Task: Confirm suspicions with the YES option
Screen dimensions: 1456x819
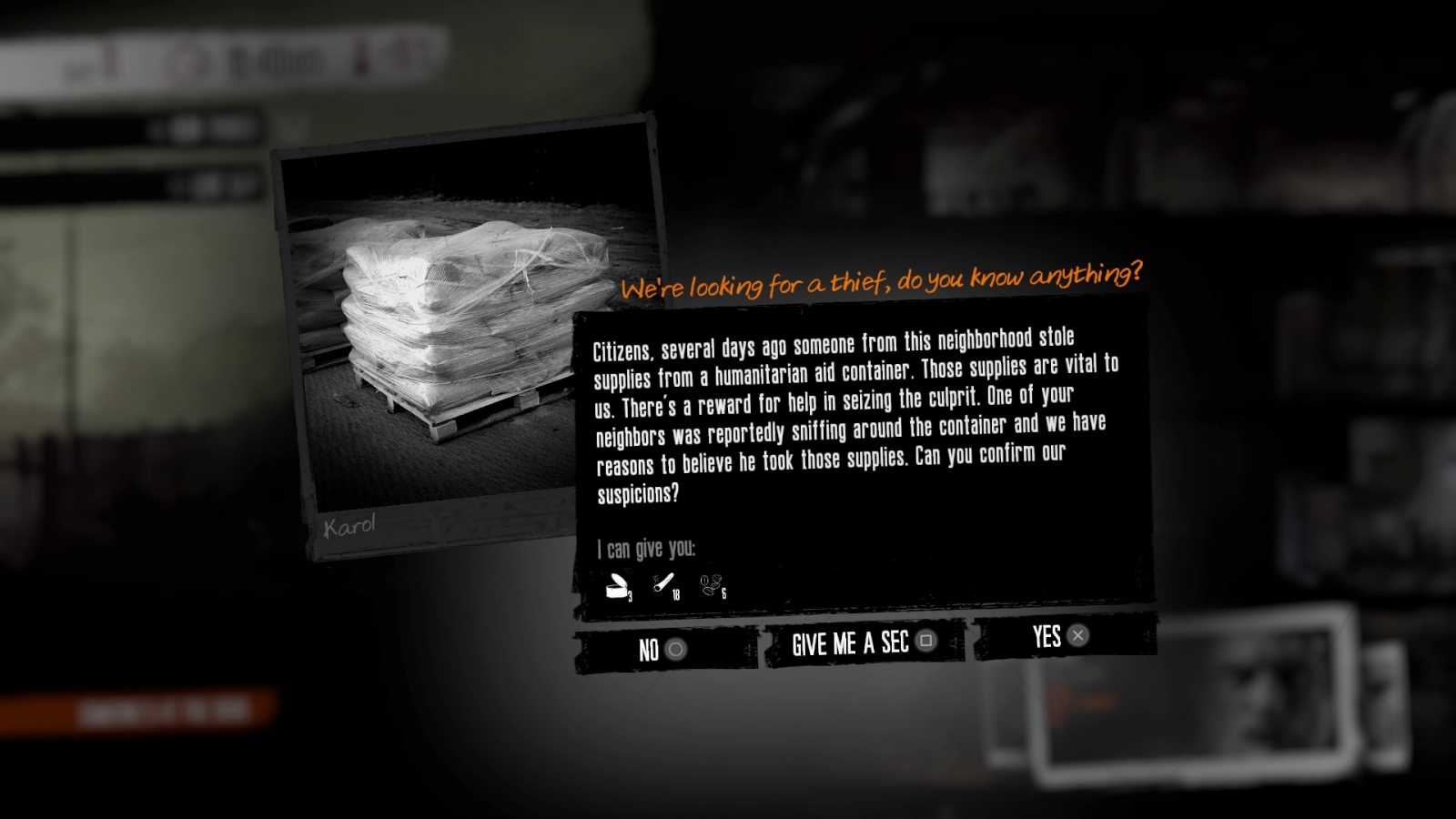Action: coord(1046,638)
